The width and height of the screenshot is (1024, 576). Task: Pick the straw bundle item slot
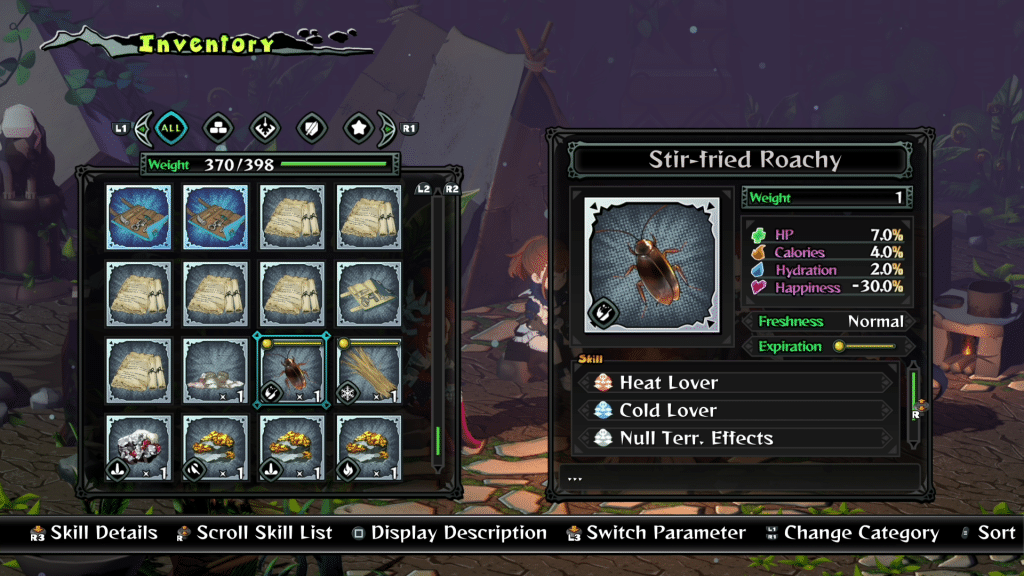click(369, 369)
